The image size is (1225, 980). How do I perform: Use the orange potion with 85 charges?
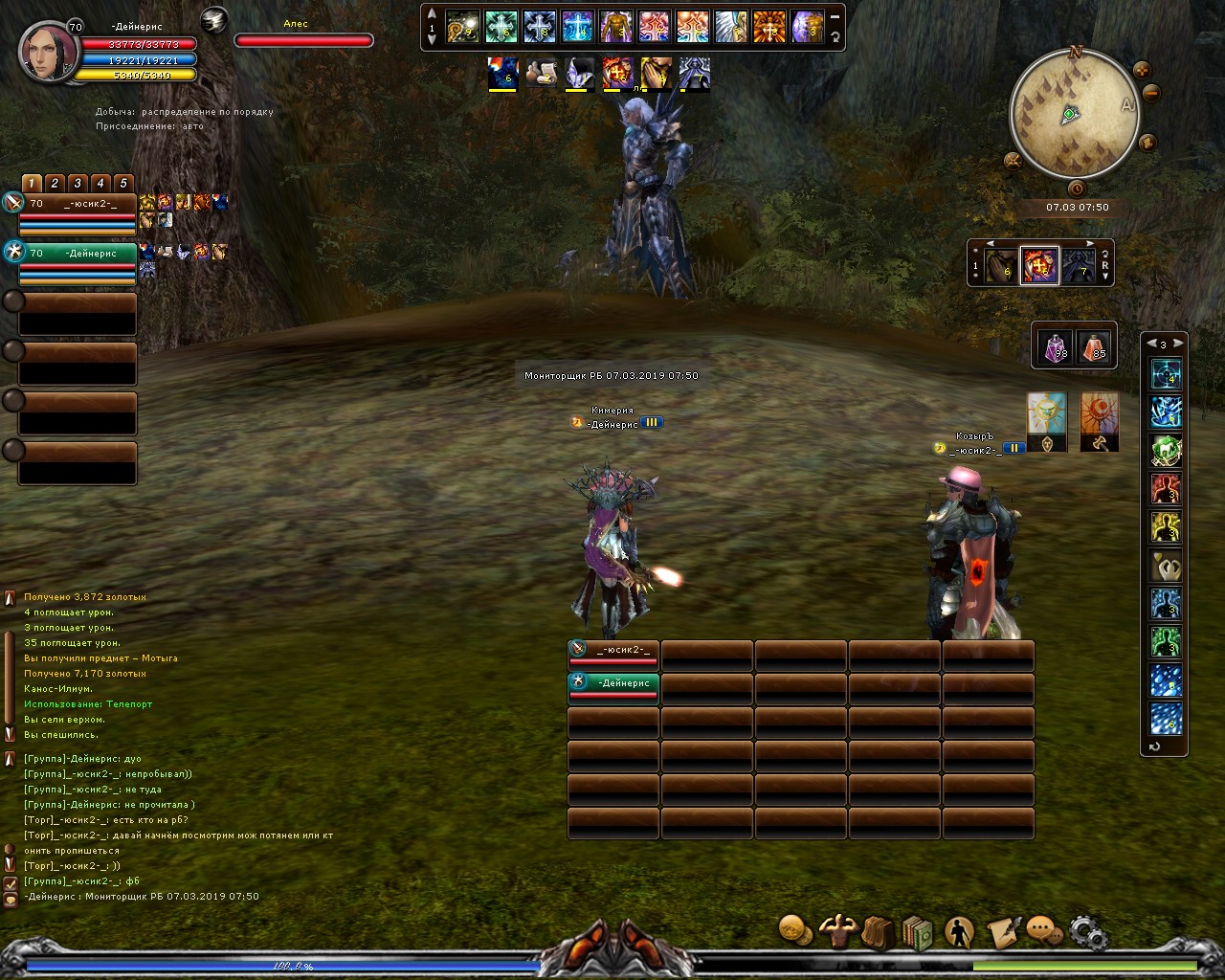click(x=1094, y=346)
